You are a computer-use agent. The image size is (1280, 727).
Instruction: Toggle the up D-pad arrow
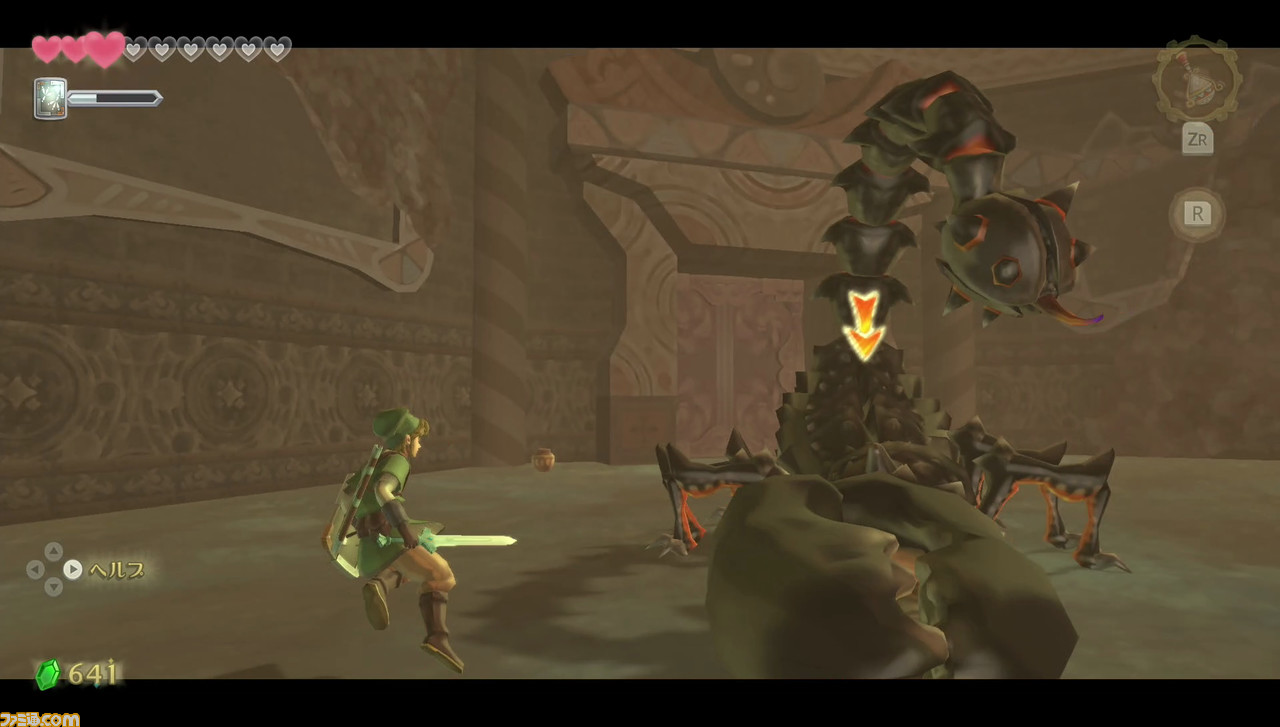coord(55,551)
